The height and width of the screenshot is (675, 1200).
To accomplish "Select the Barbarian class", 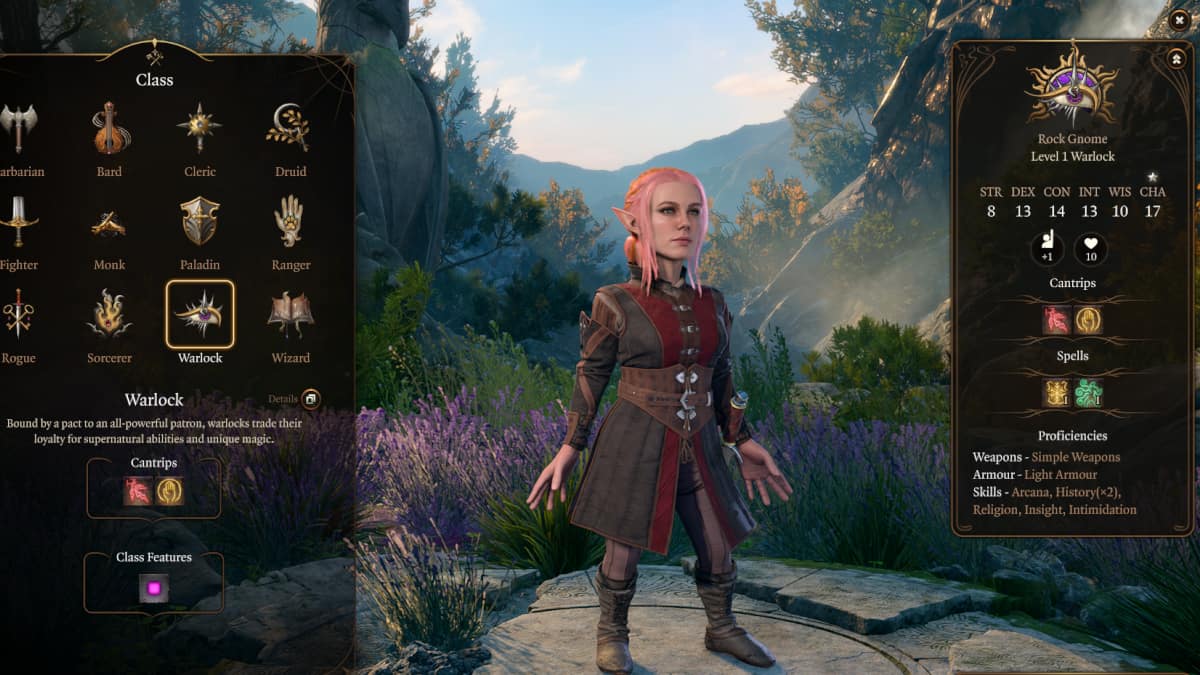I will click(18, 128).
